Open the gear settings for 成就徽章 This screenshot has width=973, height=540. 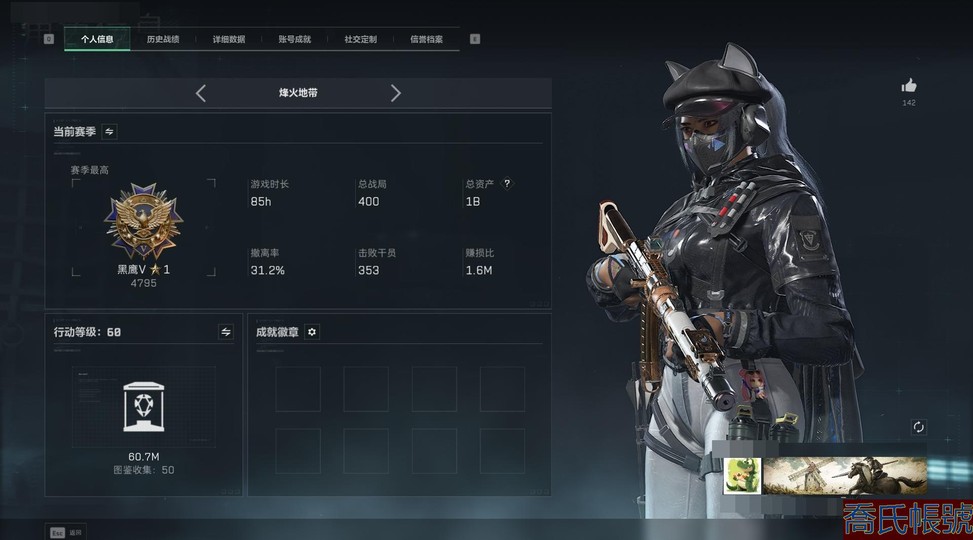coord(312,331)
